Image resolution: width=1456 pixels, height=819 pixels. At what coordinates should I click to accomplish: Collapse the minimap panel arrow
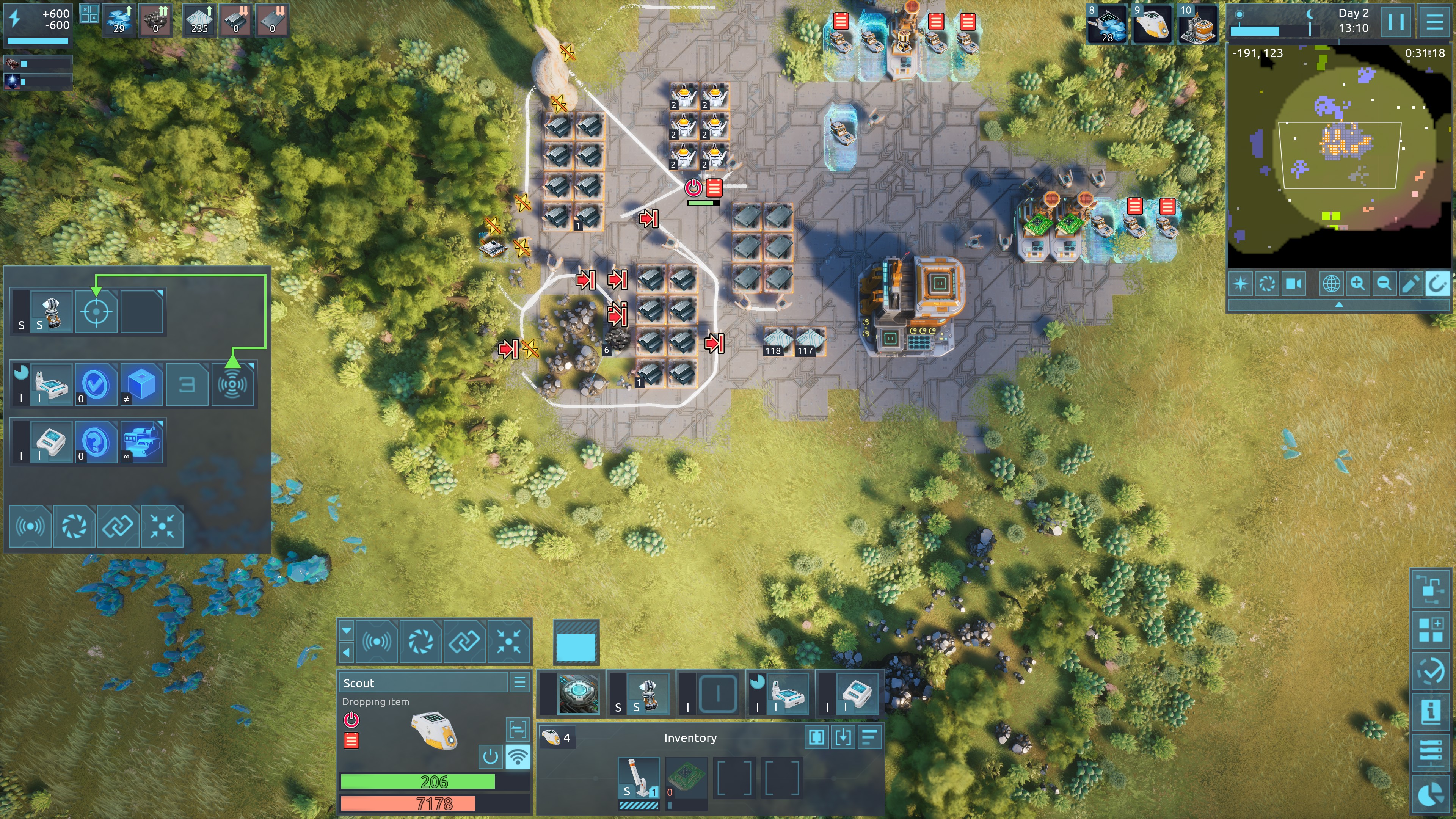[x=1339, y=304]
